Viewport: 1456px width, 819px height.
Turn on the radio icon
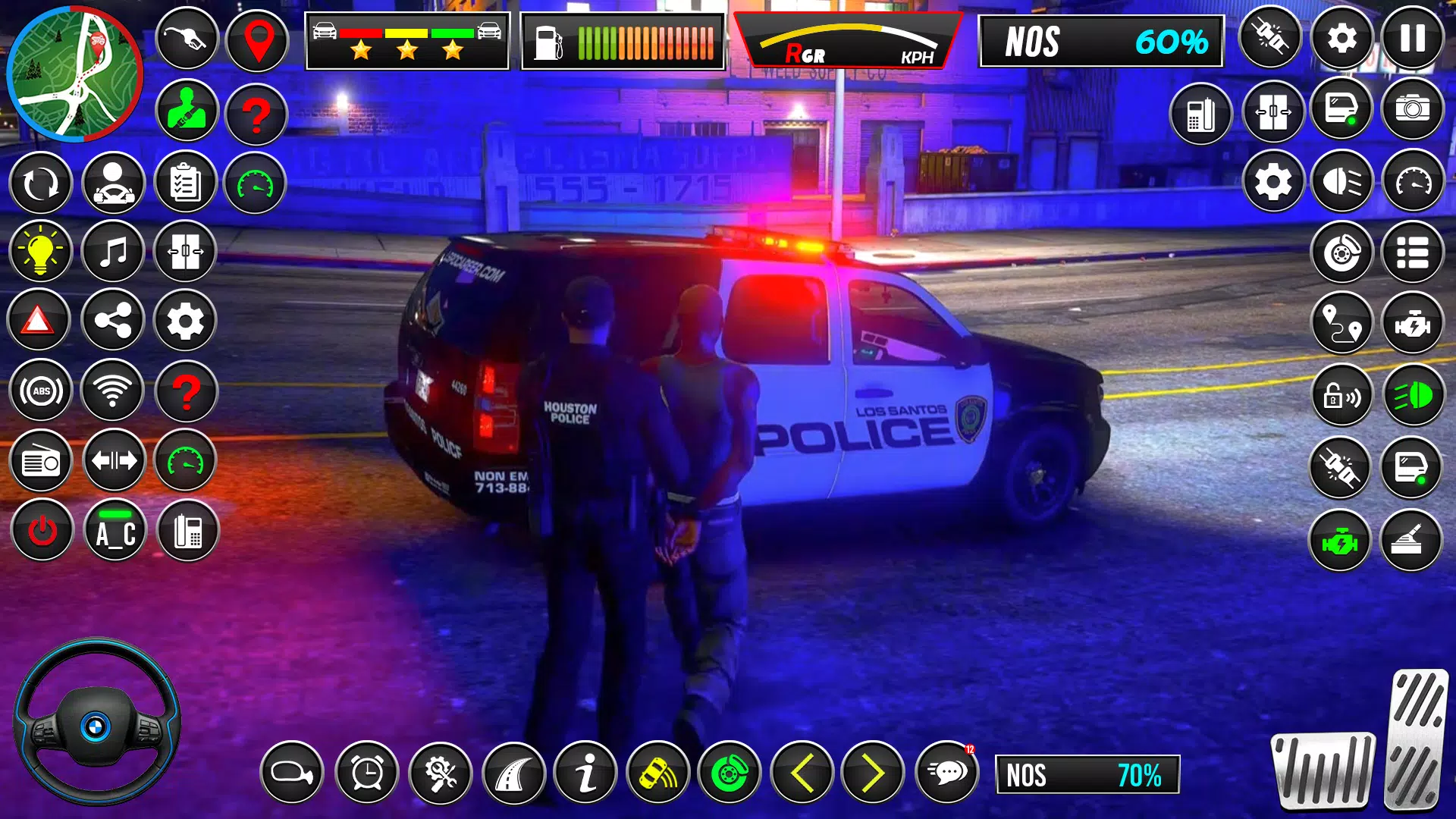point(41,461)
